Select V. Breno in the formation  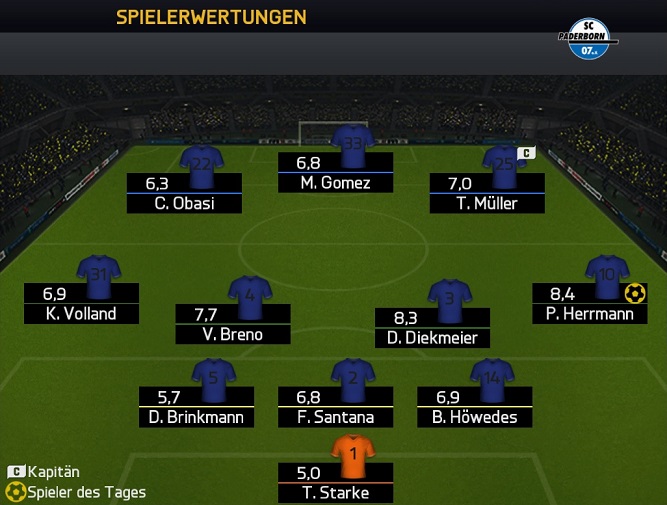pyautogui.click(x=233, y=324)
